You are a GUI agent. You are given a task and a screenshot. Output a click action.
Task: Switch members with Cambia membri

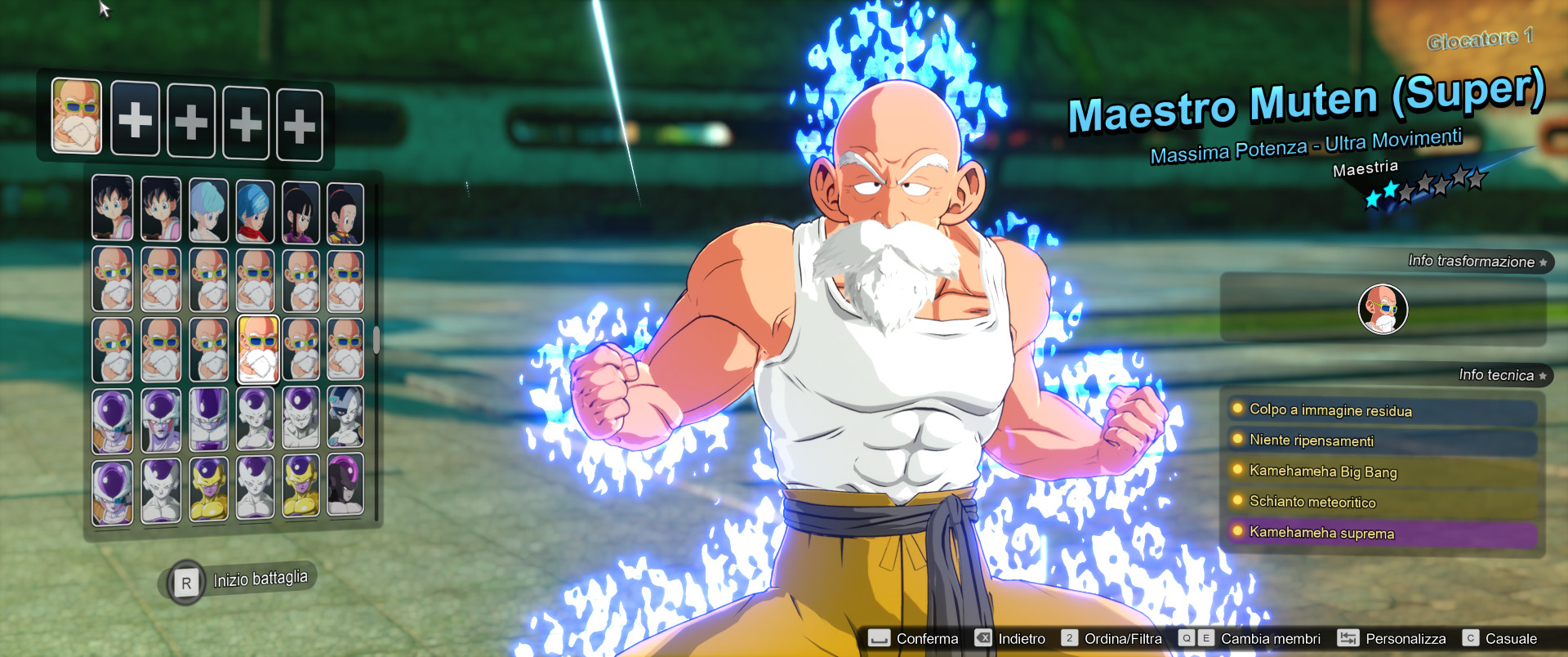coord(1271,638)
